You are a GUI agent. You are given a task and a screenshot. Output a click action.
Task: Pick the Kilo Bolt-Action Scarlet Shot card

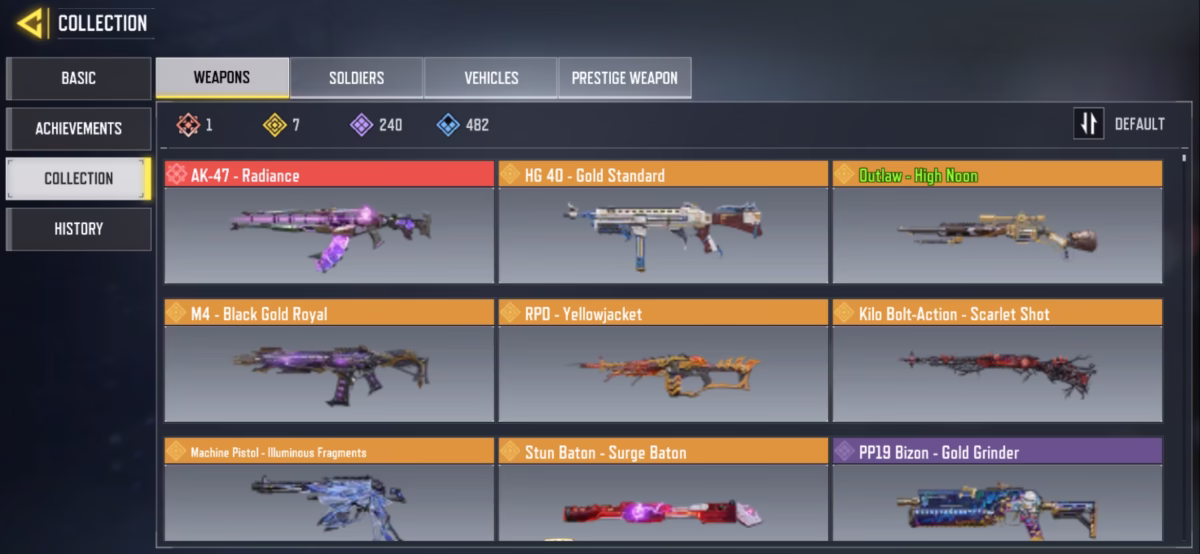pyautogui.click(x=997, y=360)
